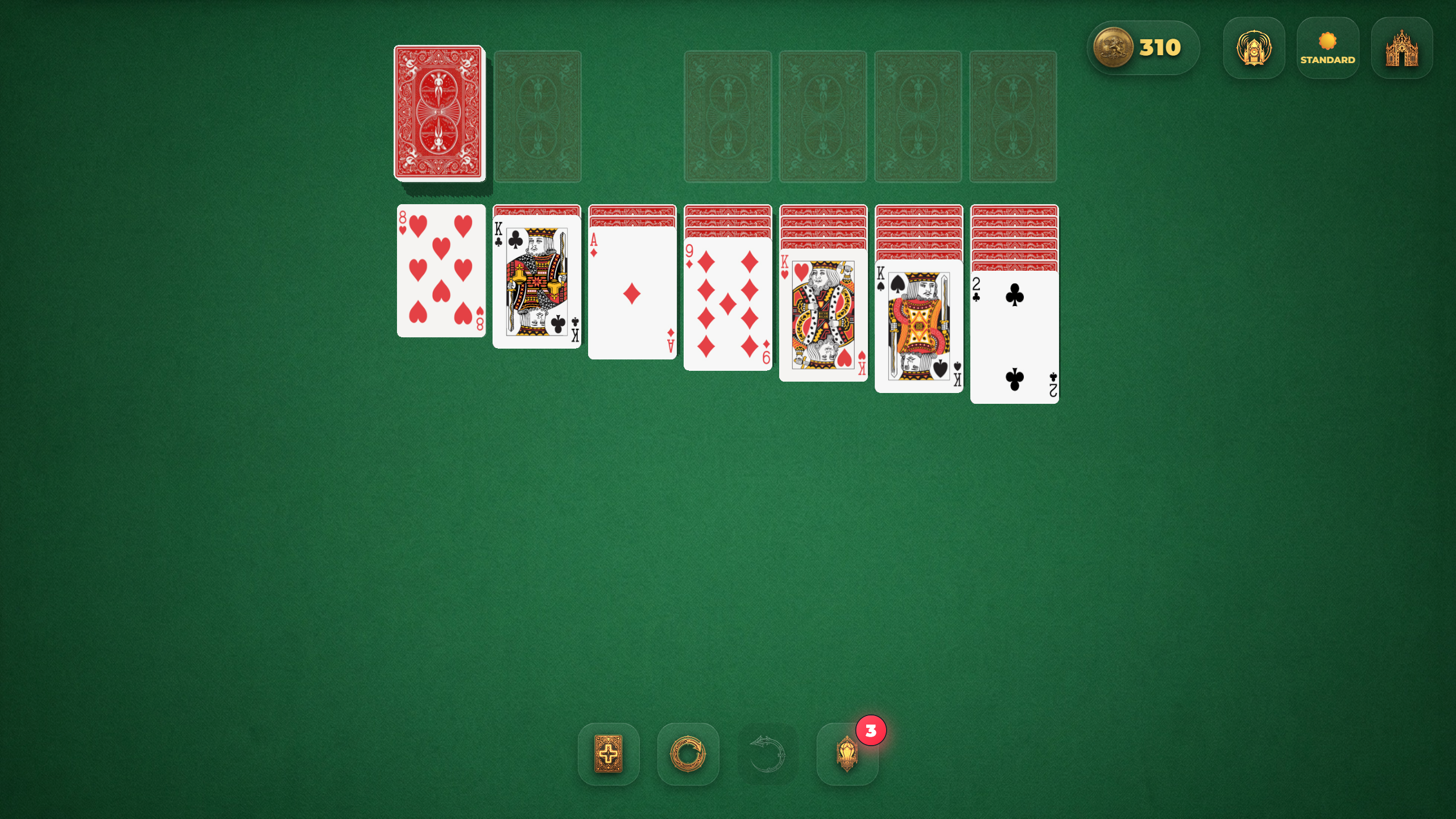Open rewards with the gothic clock emblem icon
Image resolution: width=1456 pixels, height=819 pixels.
[x=1254, y=48]
